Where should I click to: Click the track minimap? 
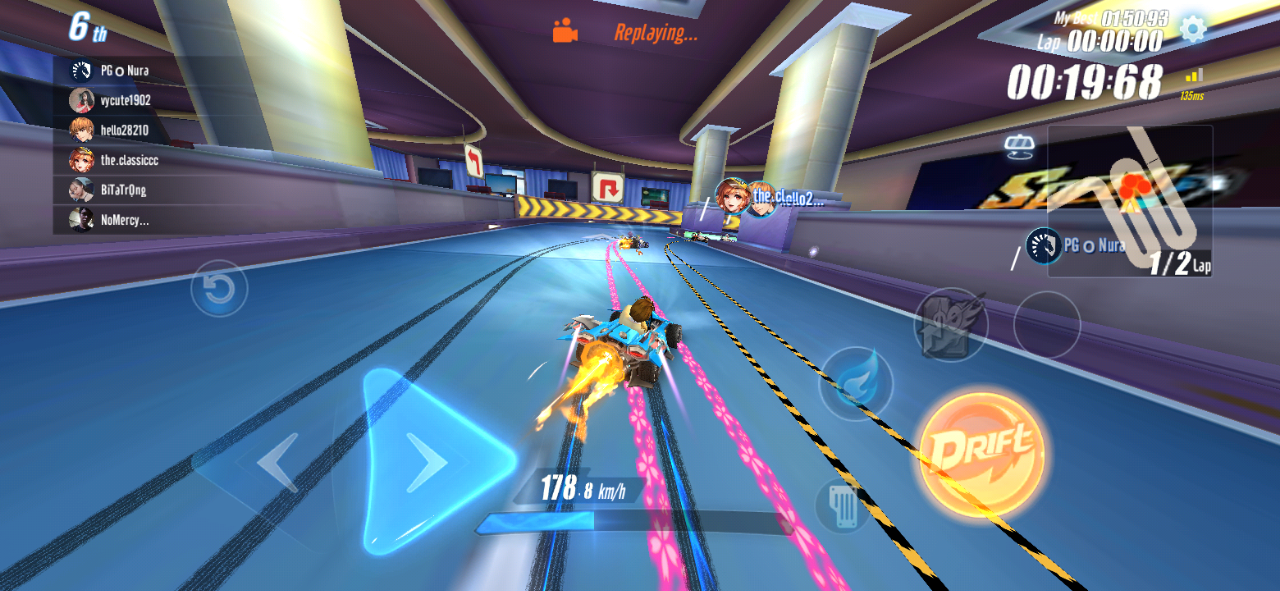pos(1129,200)
